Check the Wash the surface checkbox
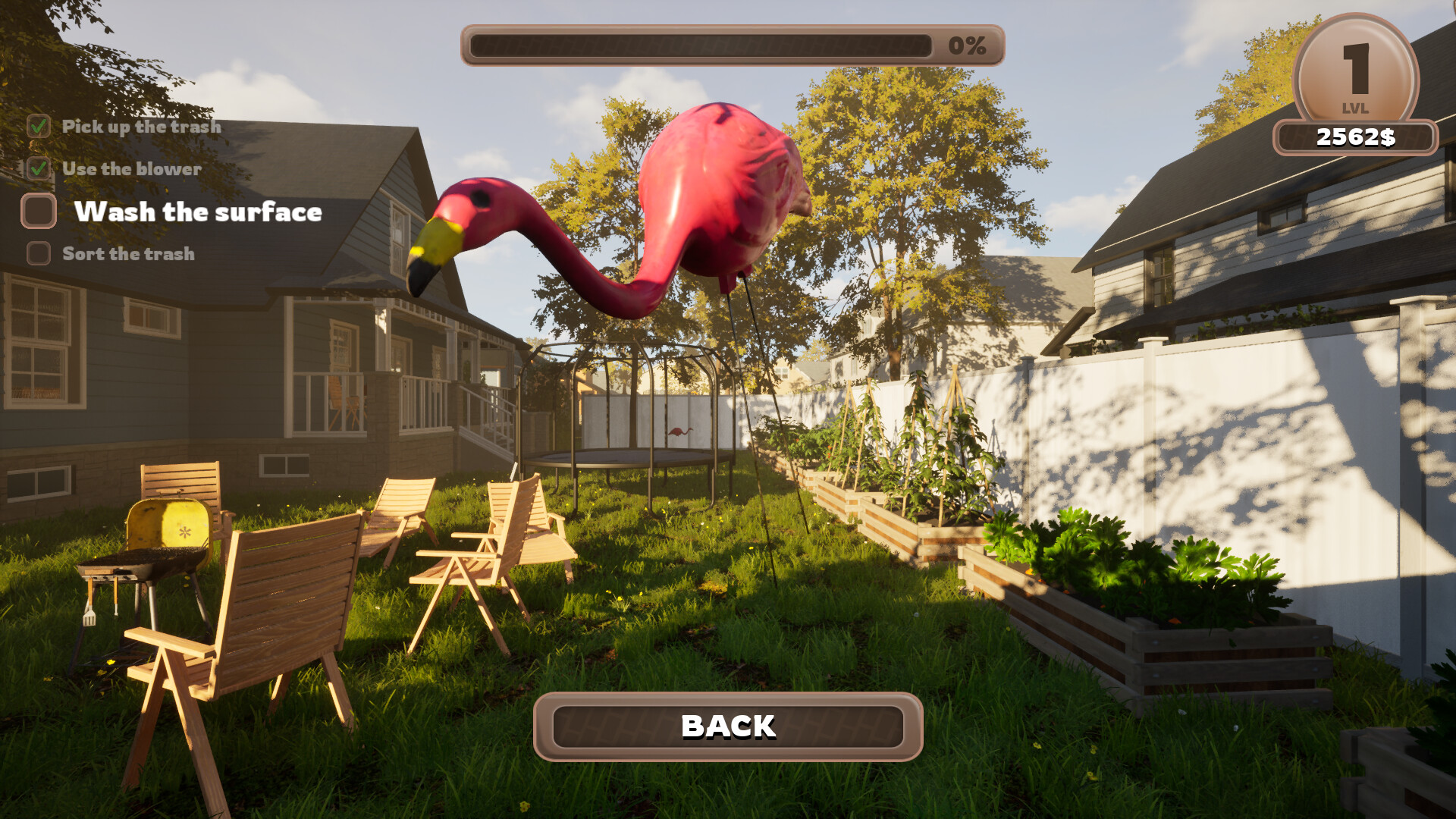Image resolution: width=1456 pixels, height=819 pixels. tap(37, 212)
